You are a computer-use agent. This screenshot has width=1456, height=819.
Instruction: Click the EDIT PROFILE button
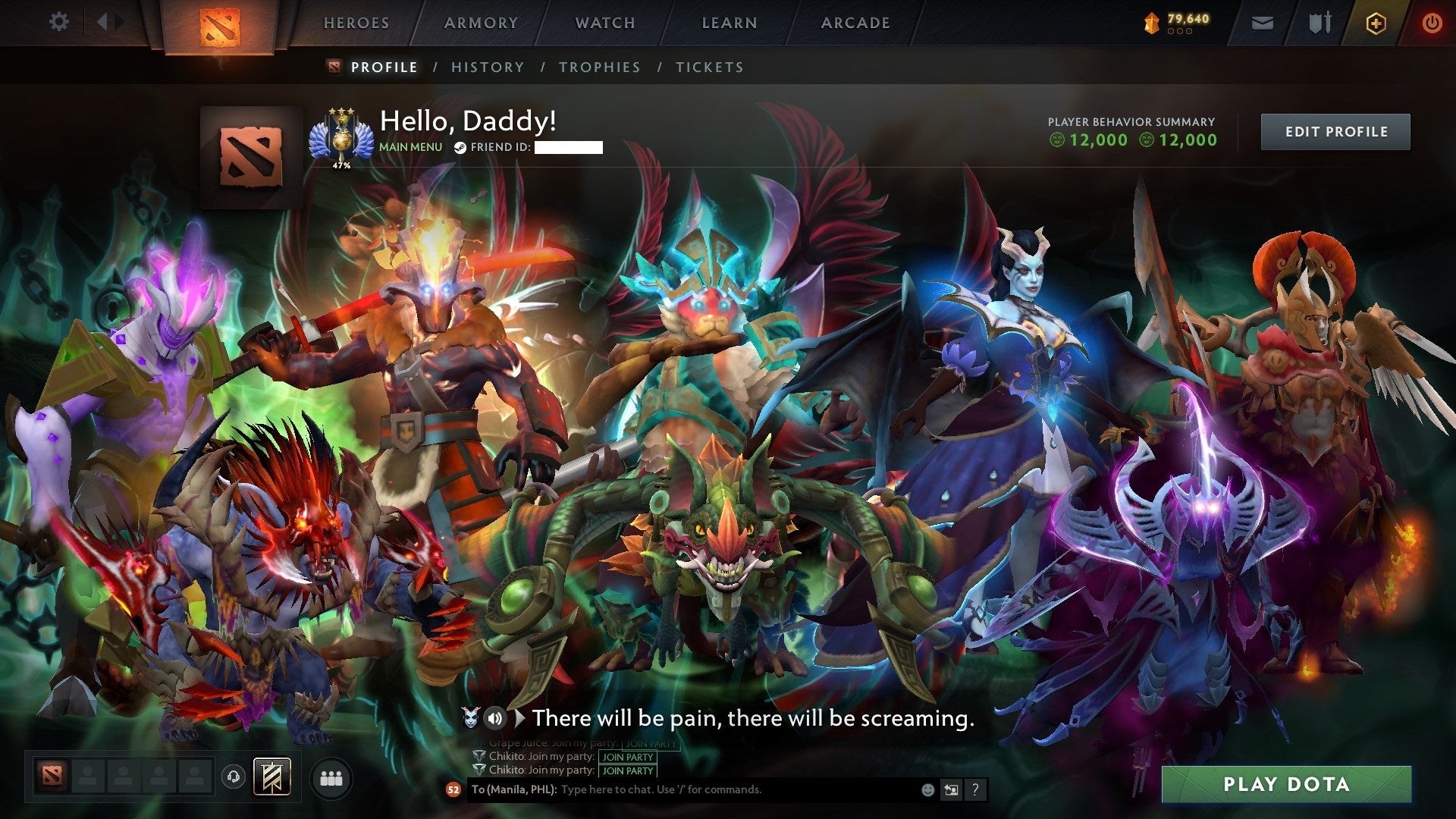click(1335, 130)
